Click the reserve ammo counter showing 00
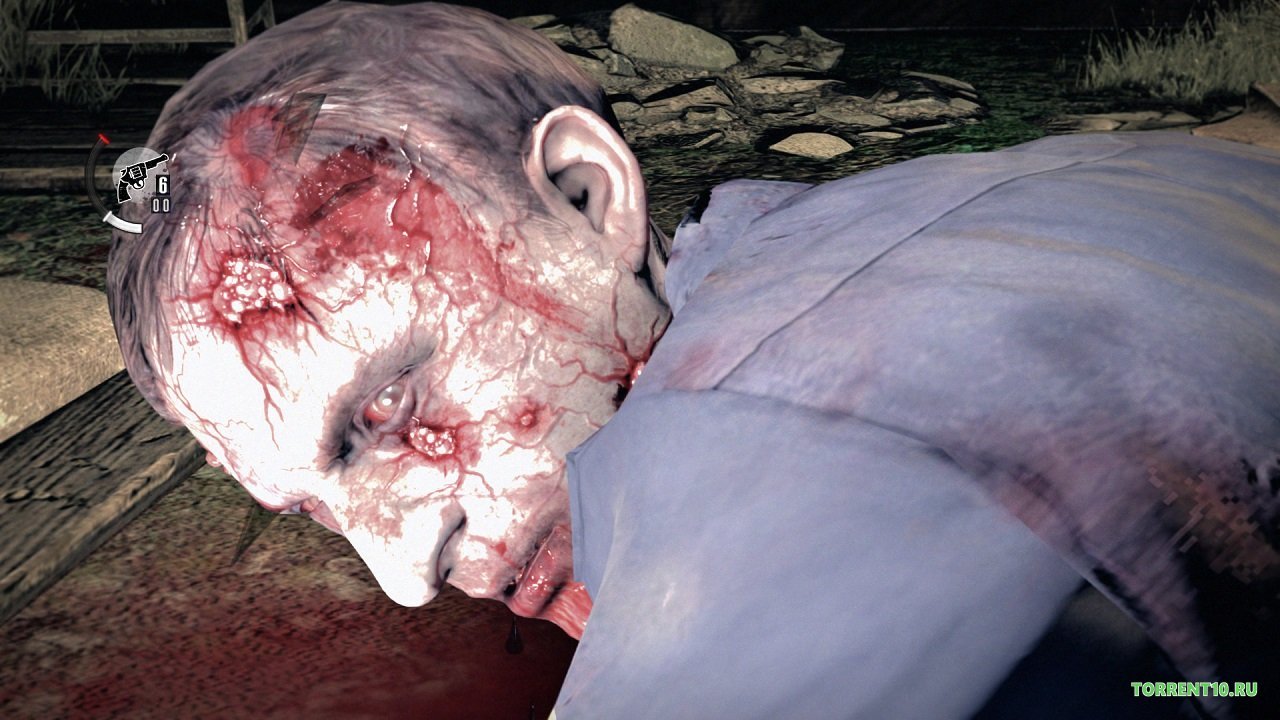 tap(161, 204)
